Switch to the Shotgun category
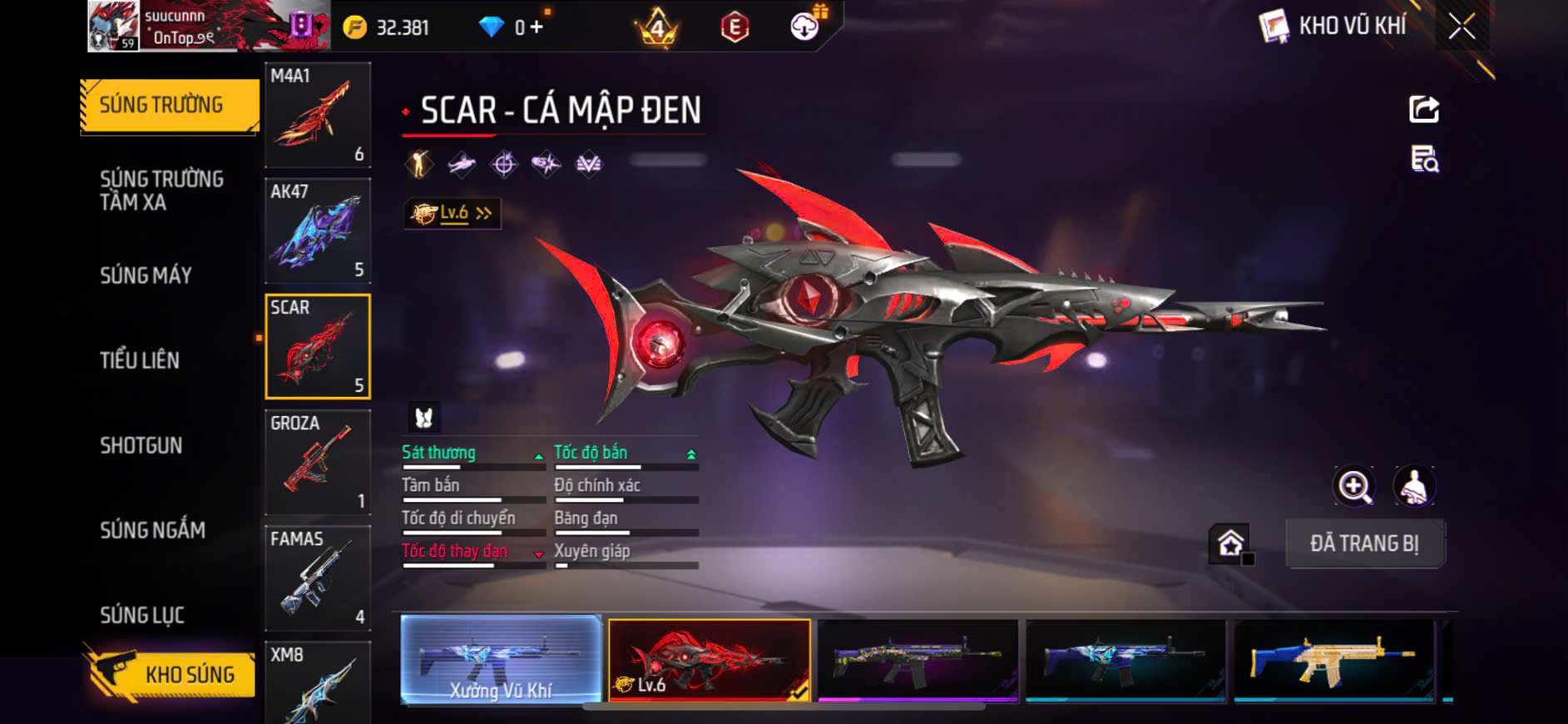This screenshot has width=1568, height=724. (x=141, y=445)
